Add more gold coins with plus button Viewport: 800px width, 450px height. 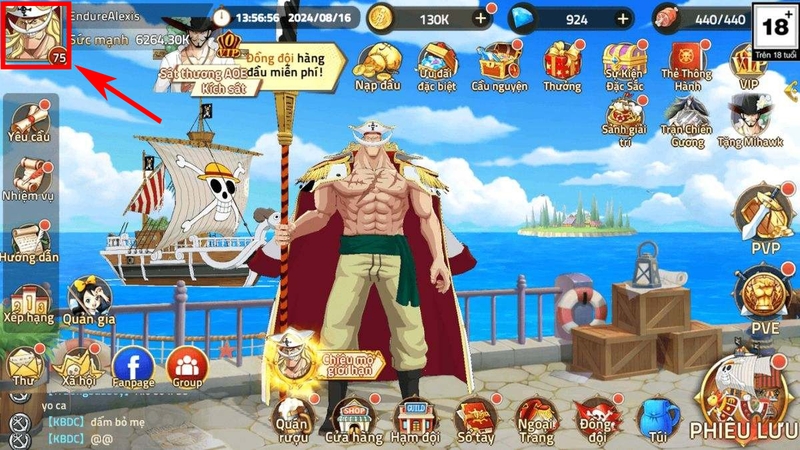[x=482, y=18]
